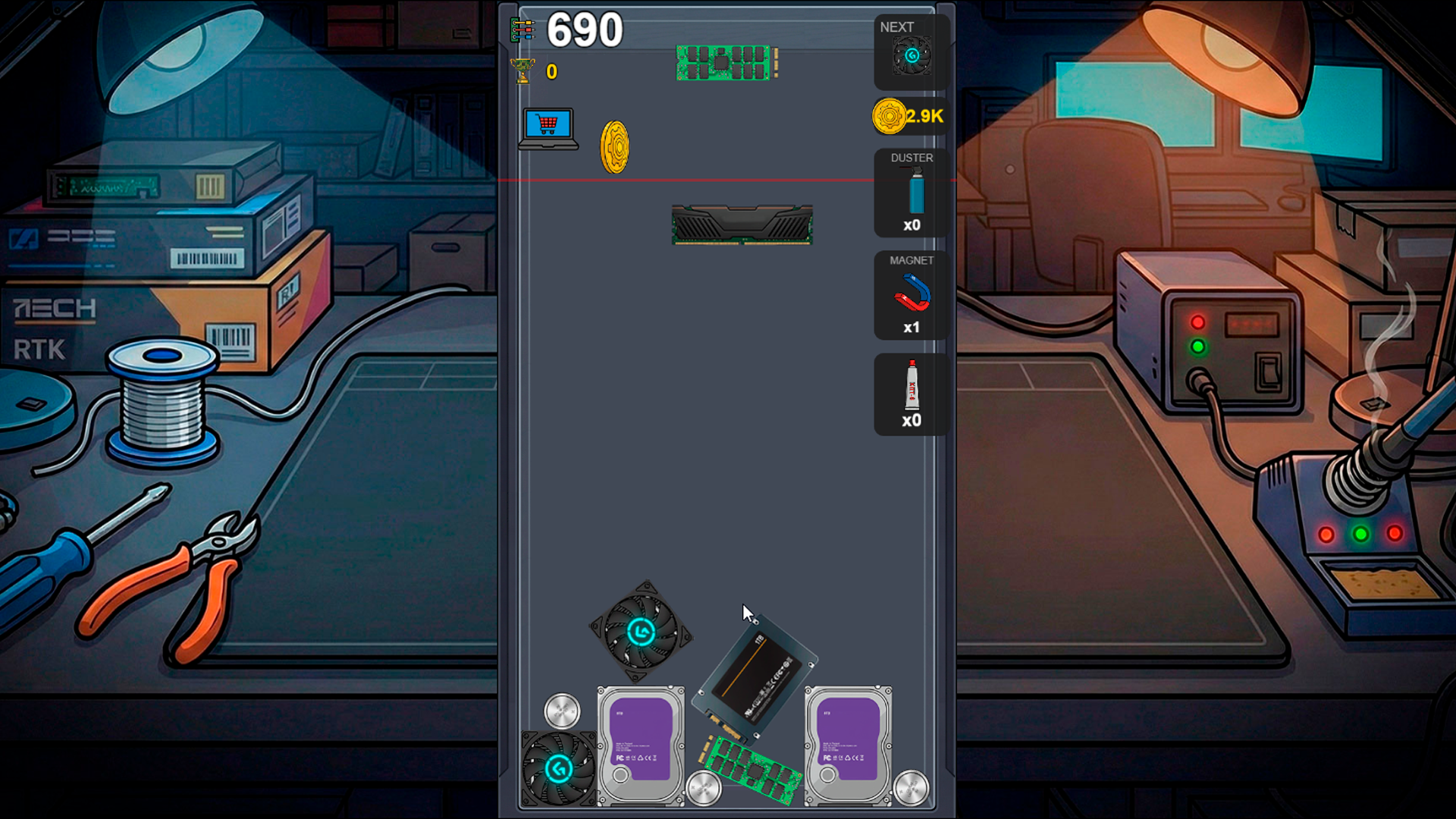Click the MAGNET x1 counter label
1456x819 pixels.
911,328
